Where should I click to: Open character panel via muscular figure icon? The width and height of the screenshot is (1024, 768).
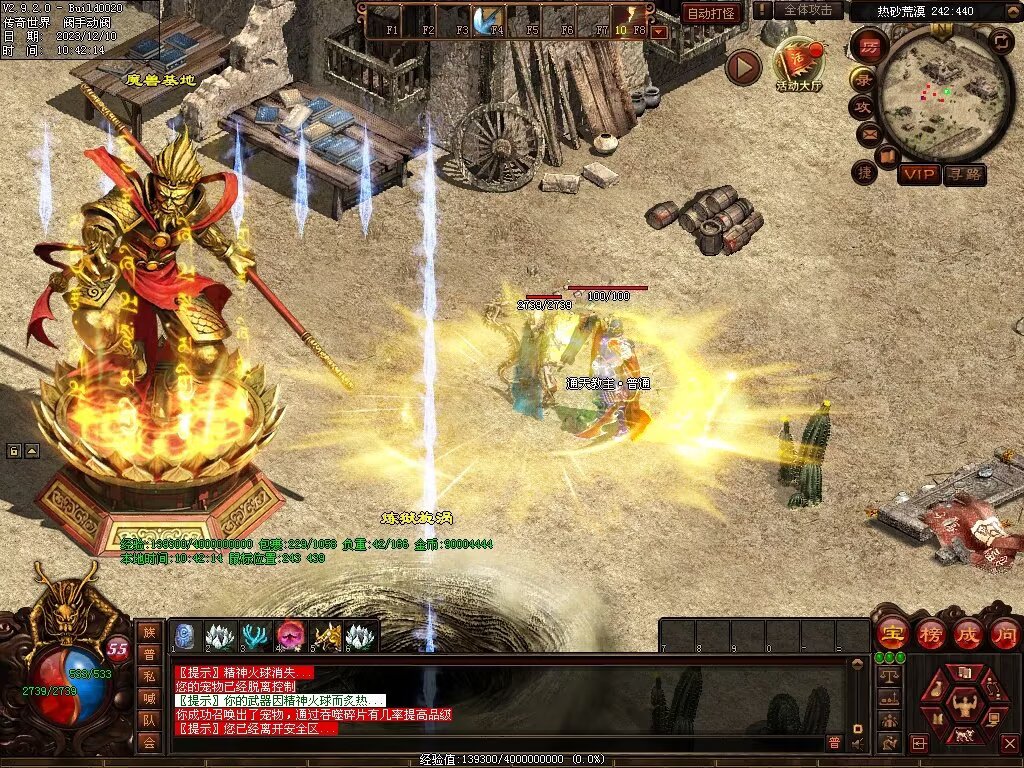(x=965, y=704)
